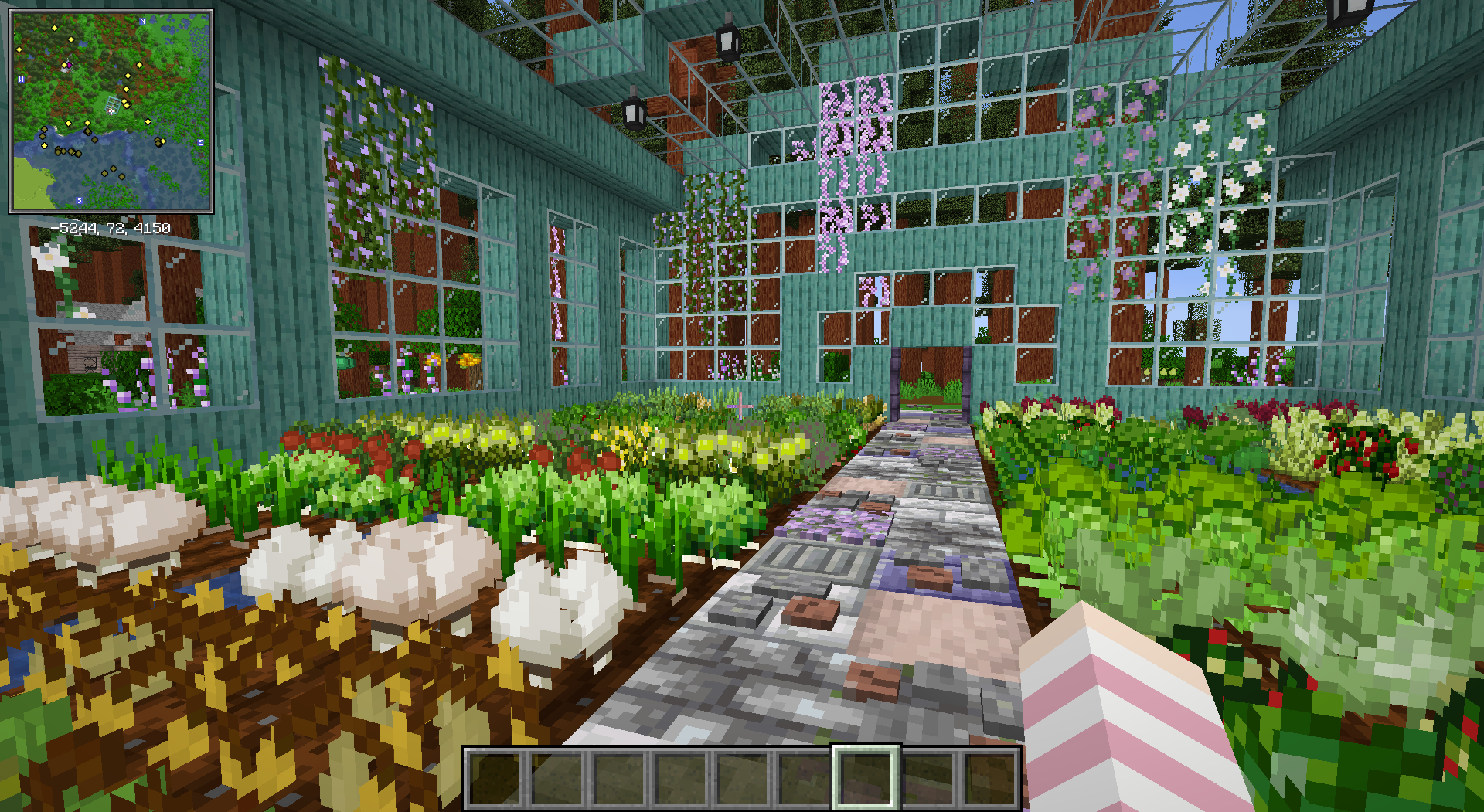Click the minimap thumbnail in the top-left corner

tap(111, 110)
